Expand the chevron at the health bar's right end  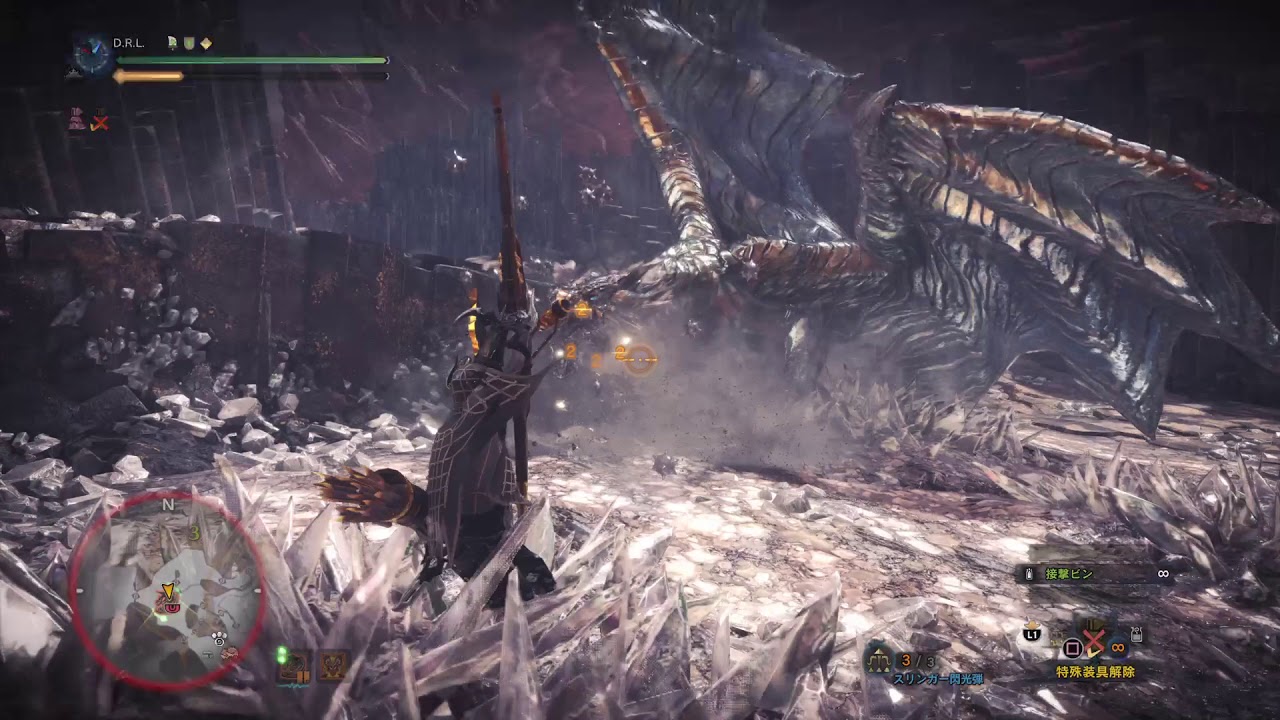386,60
